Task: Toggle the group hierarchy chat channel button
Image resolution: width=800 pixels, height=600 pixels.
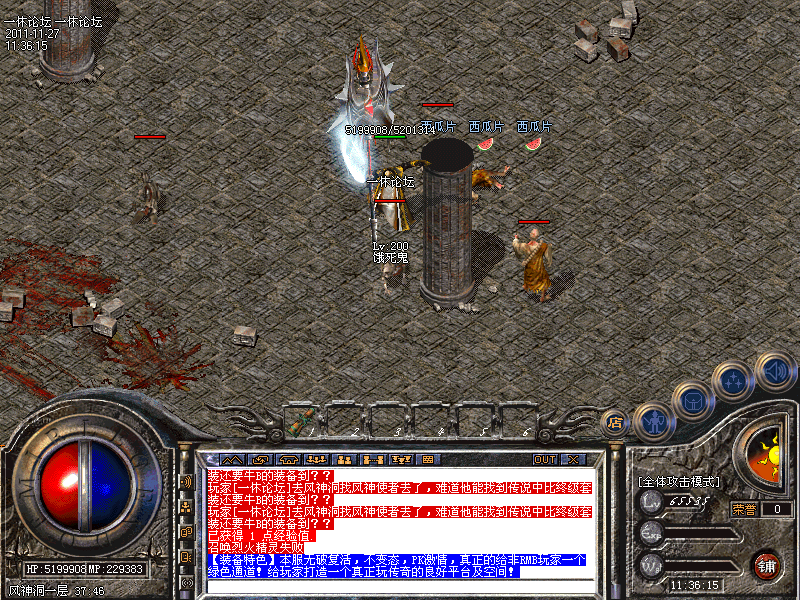Action: click(x=186, y=507)
